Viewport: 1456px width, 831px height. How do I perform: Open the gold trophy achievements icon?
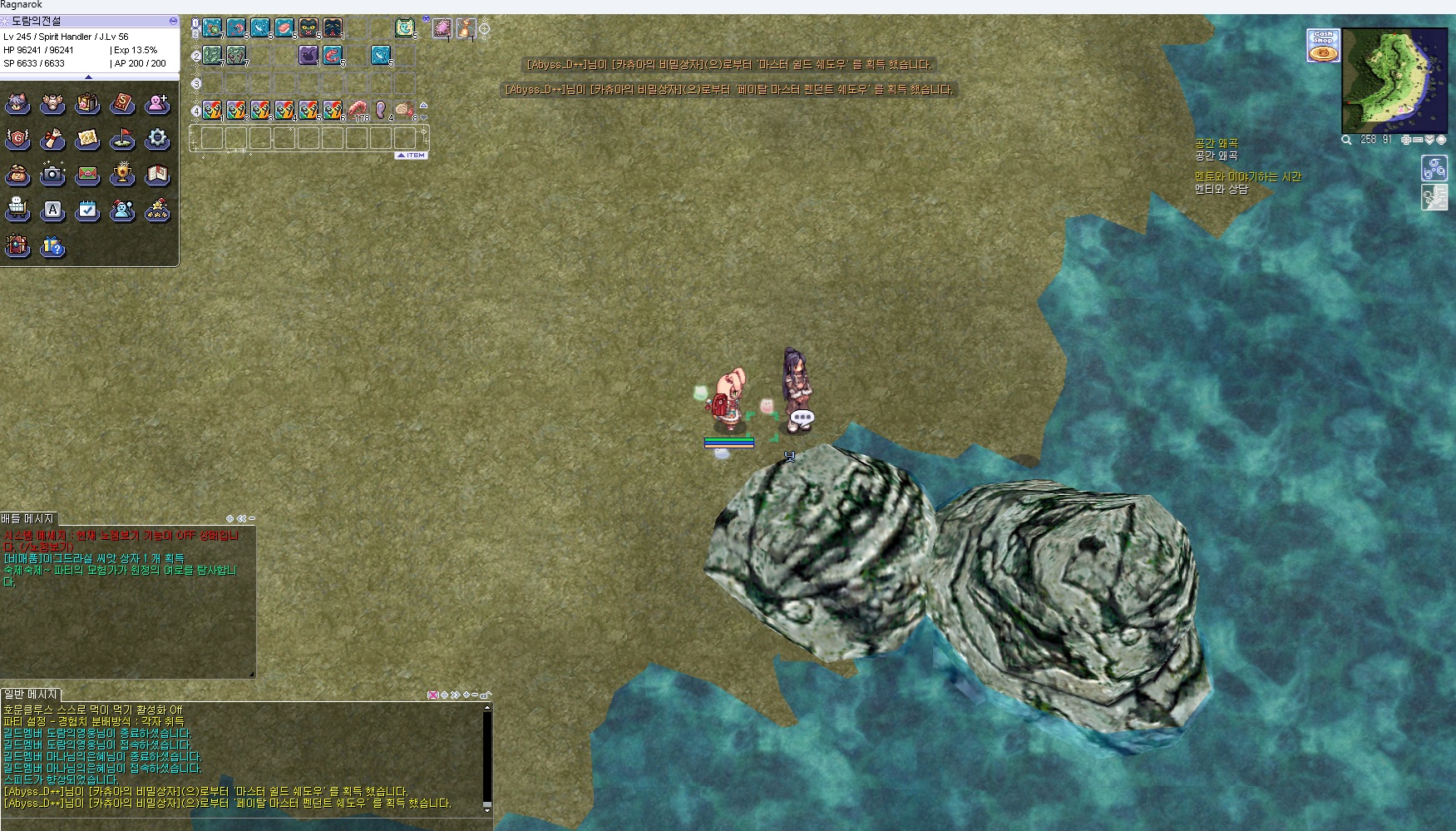[x=122, y=174]
